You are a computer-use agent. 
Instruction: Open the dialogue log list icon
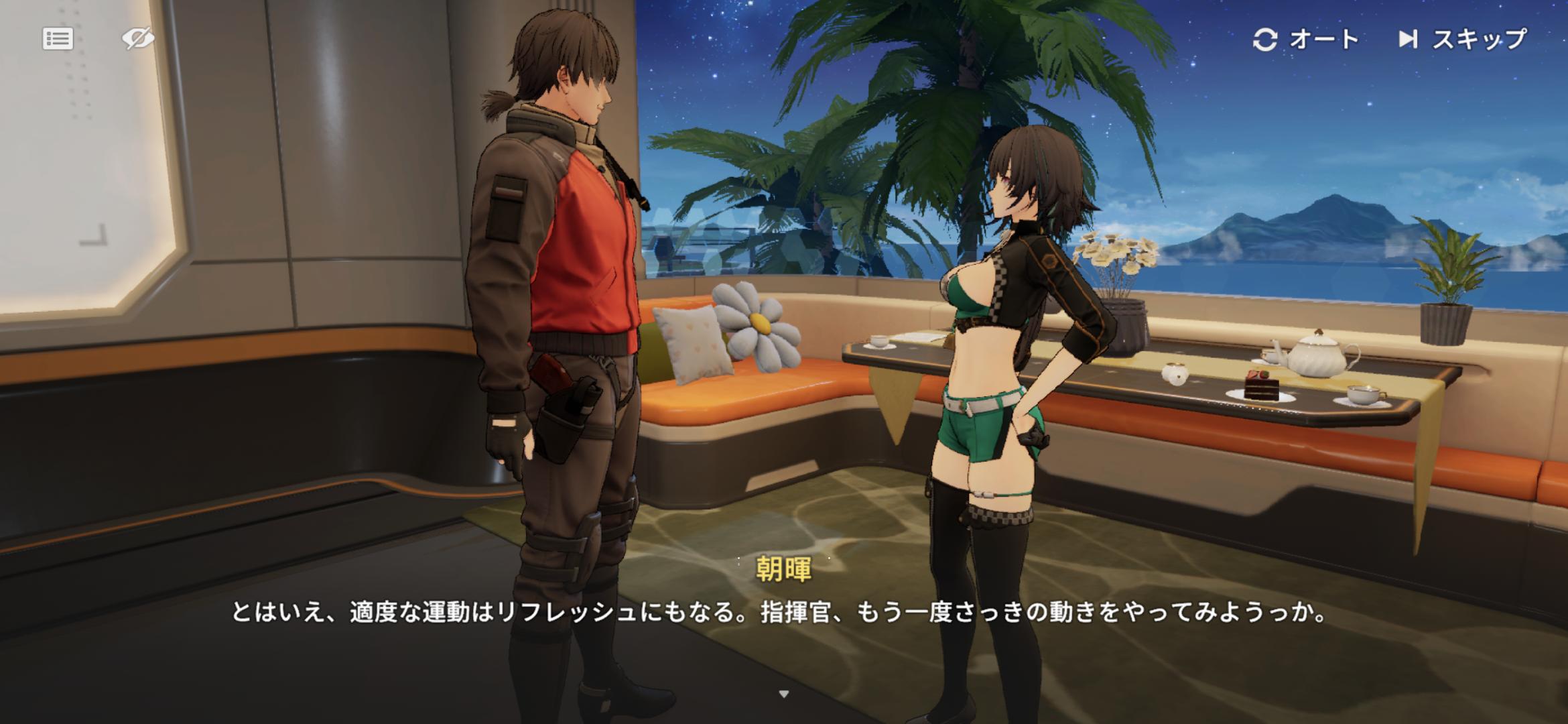(x=58, y=39)
